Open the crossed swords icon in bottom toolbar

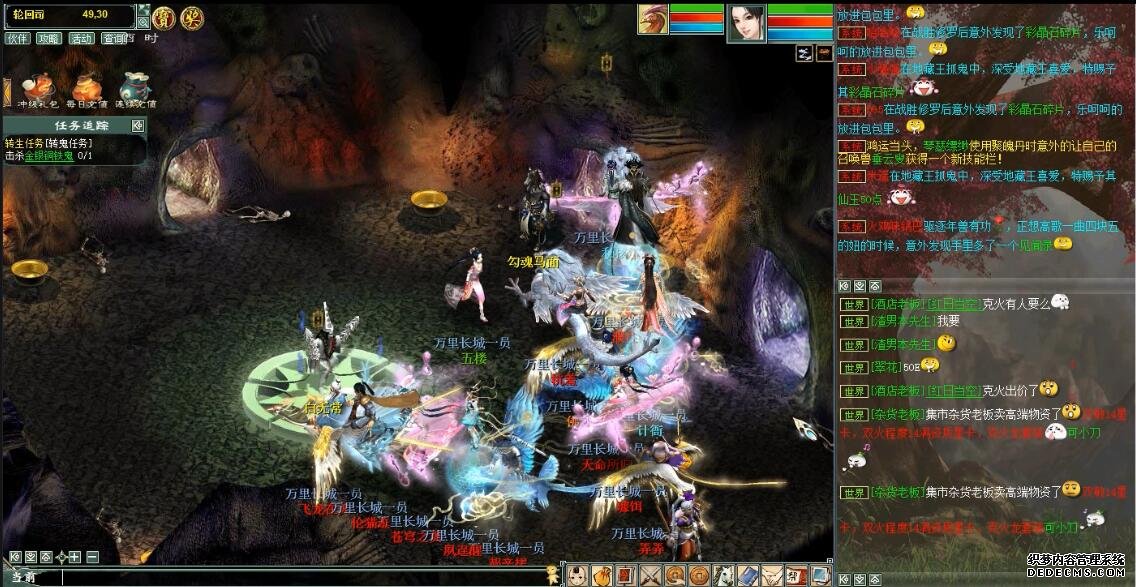click(x=651, y=575)
